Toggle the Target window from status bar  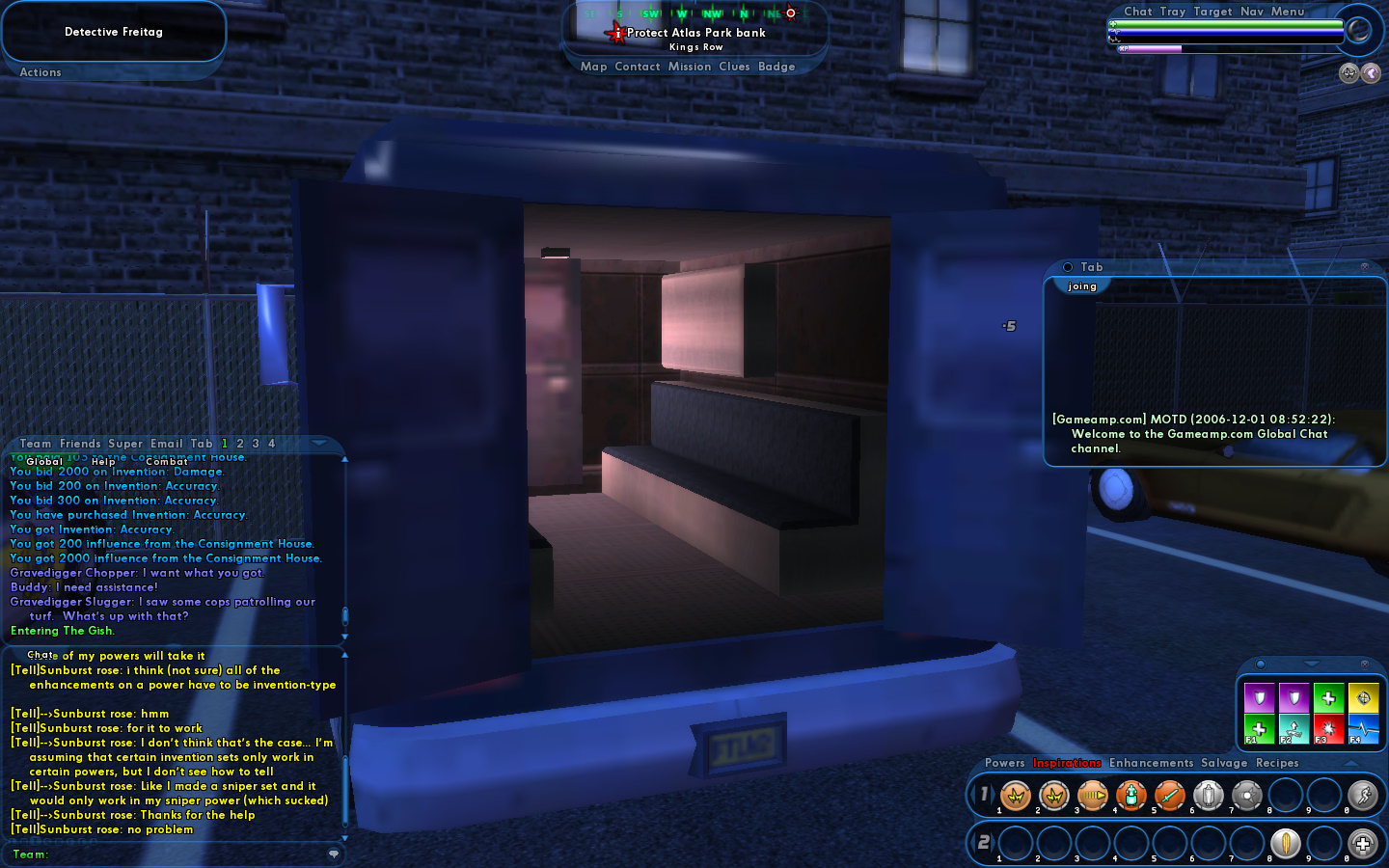click(1212, 12)
